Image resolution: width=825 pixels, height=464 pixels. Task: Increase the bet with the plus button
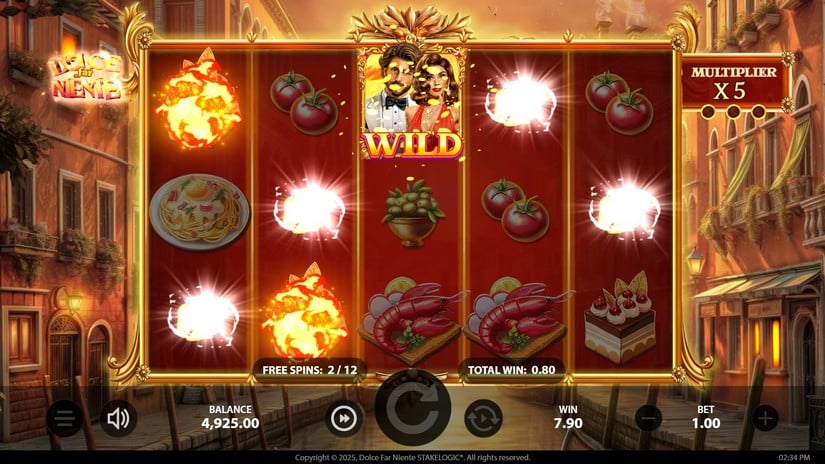pos(765,417)
